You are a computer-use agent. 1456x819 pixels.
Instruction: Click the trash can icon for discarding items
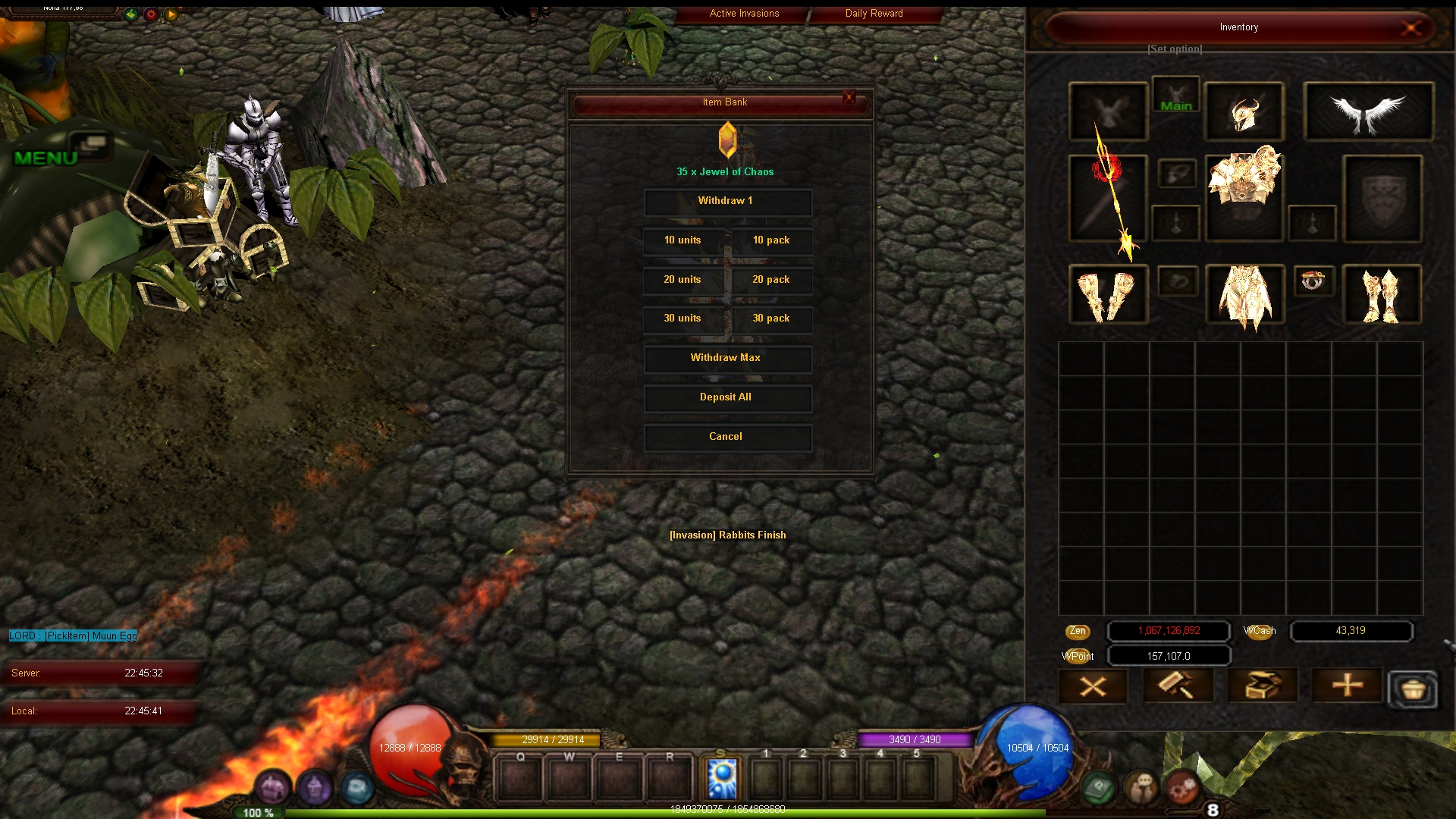tap(1412, 689)
